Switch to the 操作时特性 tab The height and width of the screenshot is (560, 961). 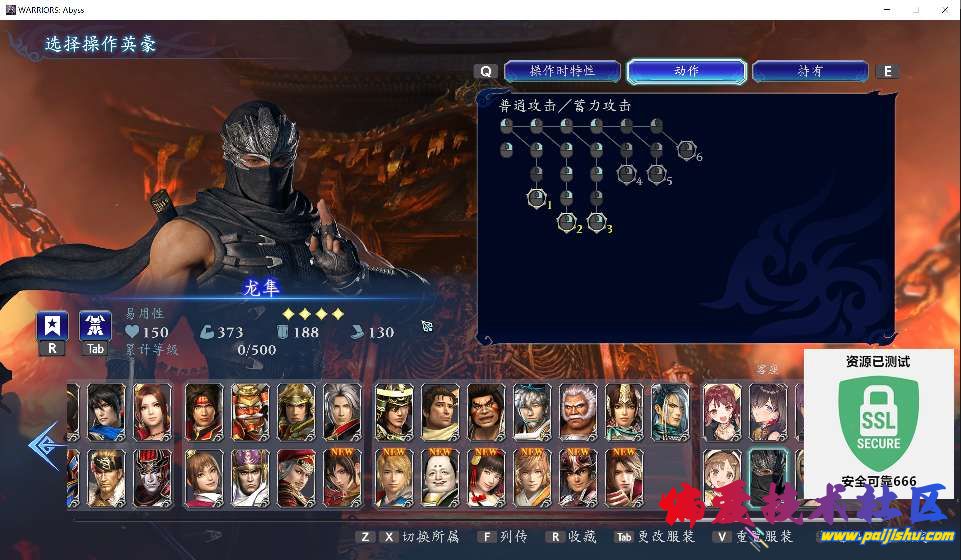pos(562,72)
